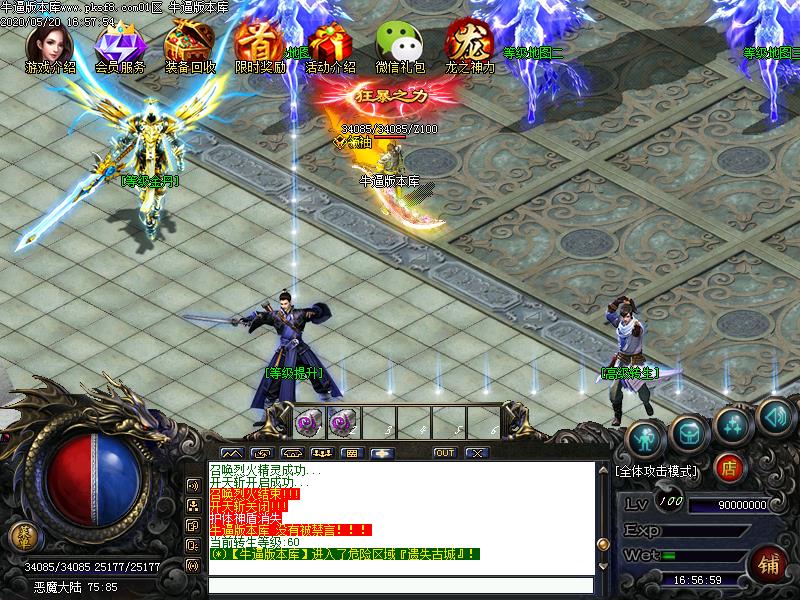
Task: Open the character status round button
Action: 646,437
